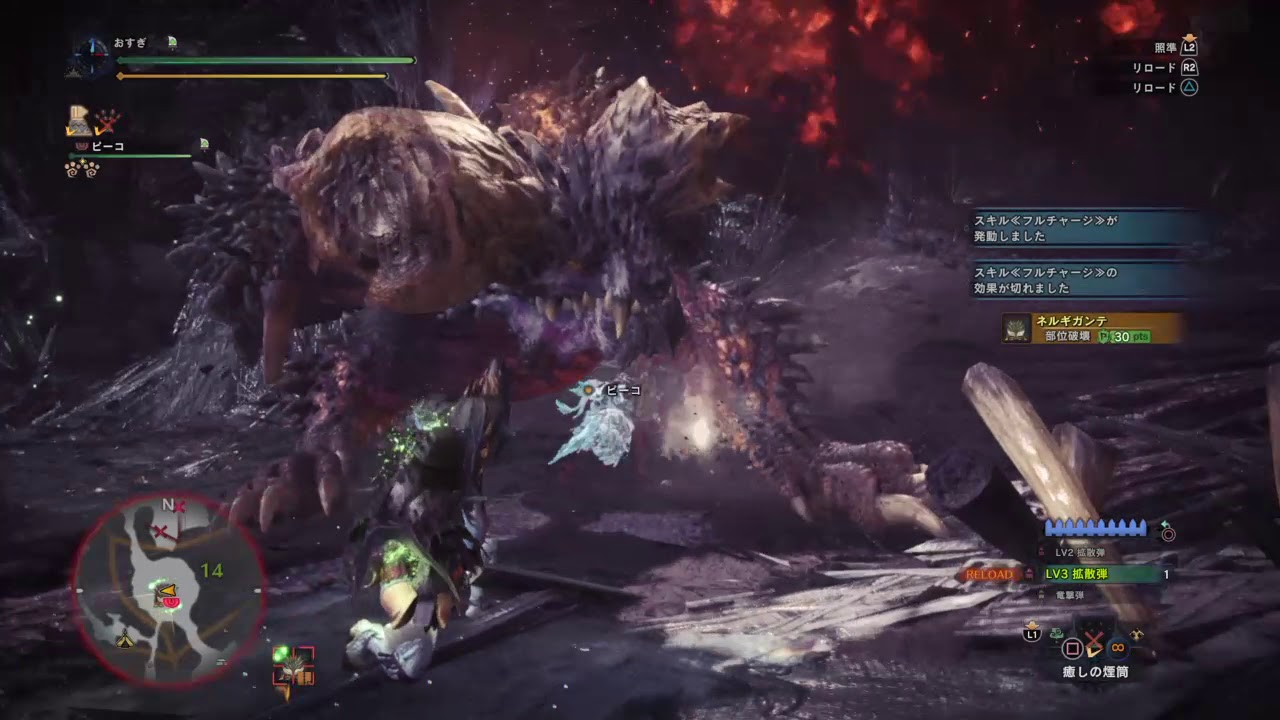The image size is (1280, 720).
Task: Select the camp tent marker on minimap
Action: click(x=125, y=640)
